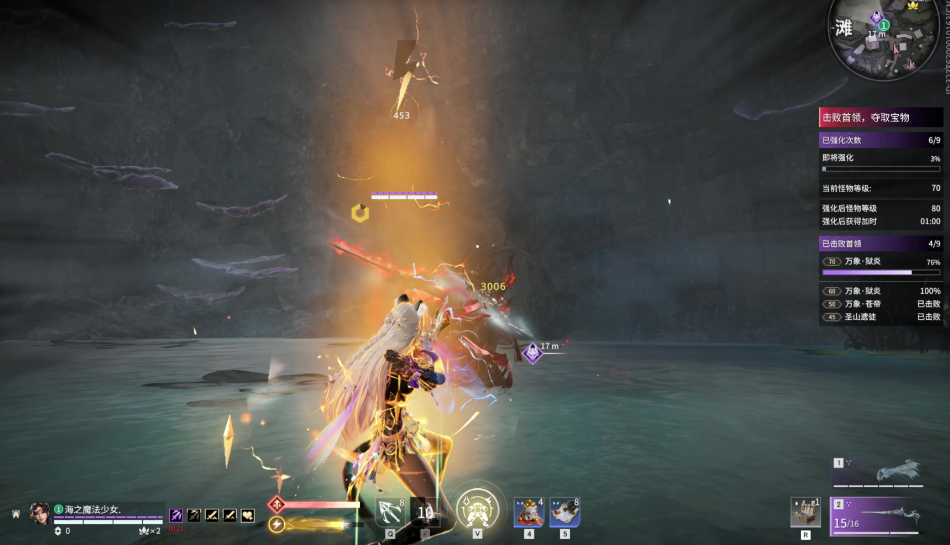Select the heart buff icon
This screenshot has width=950, height=545.
tap(248, 515)
